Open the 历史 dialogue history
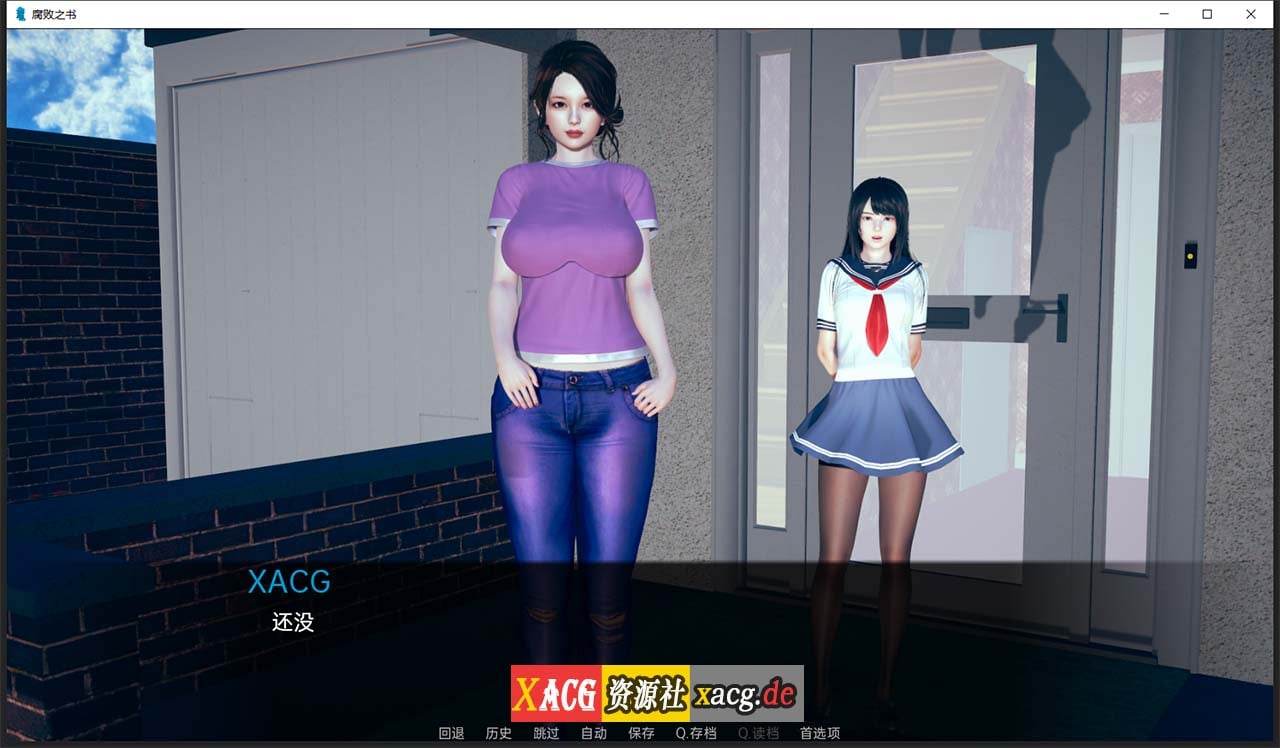Viewport: 1280px width, 748px height. click(x=498, y=733)
